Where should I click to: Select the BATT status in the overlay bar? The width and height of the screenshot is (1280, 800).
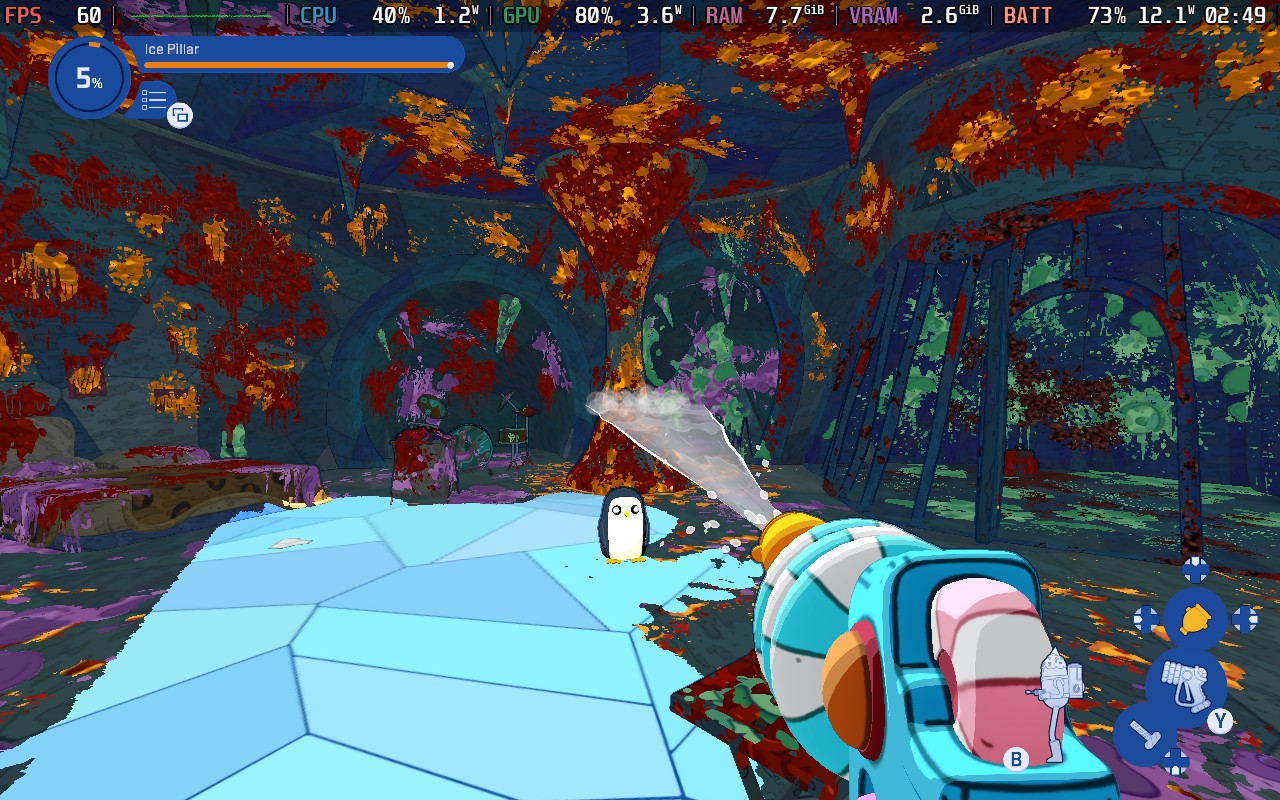[x=1031, y=15]
